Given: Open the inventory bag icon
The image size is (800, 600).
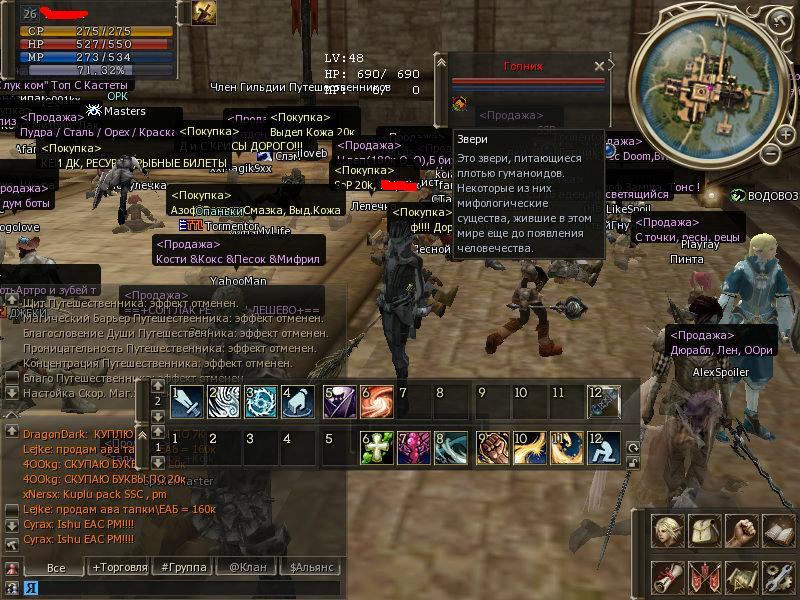Looking at the screenshot, I should point(703,531).
